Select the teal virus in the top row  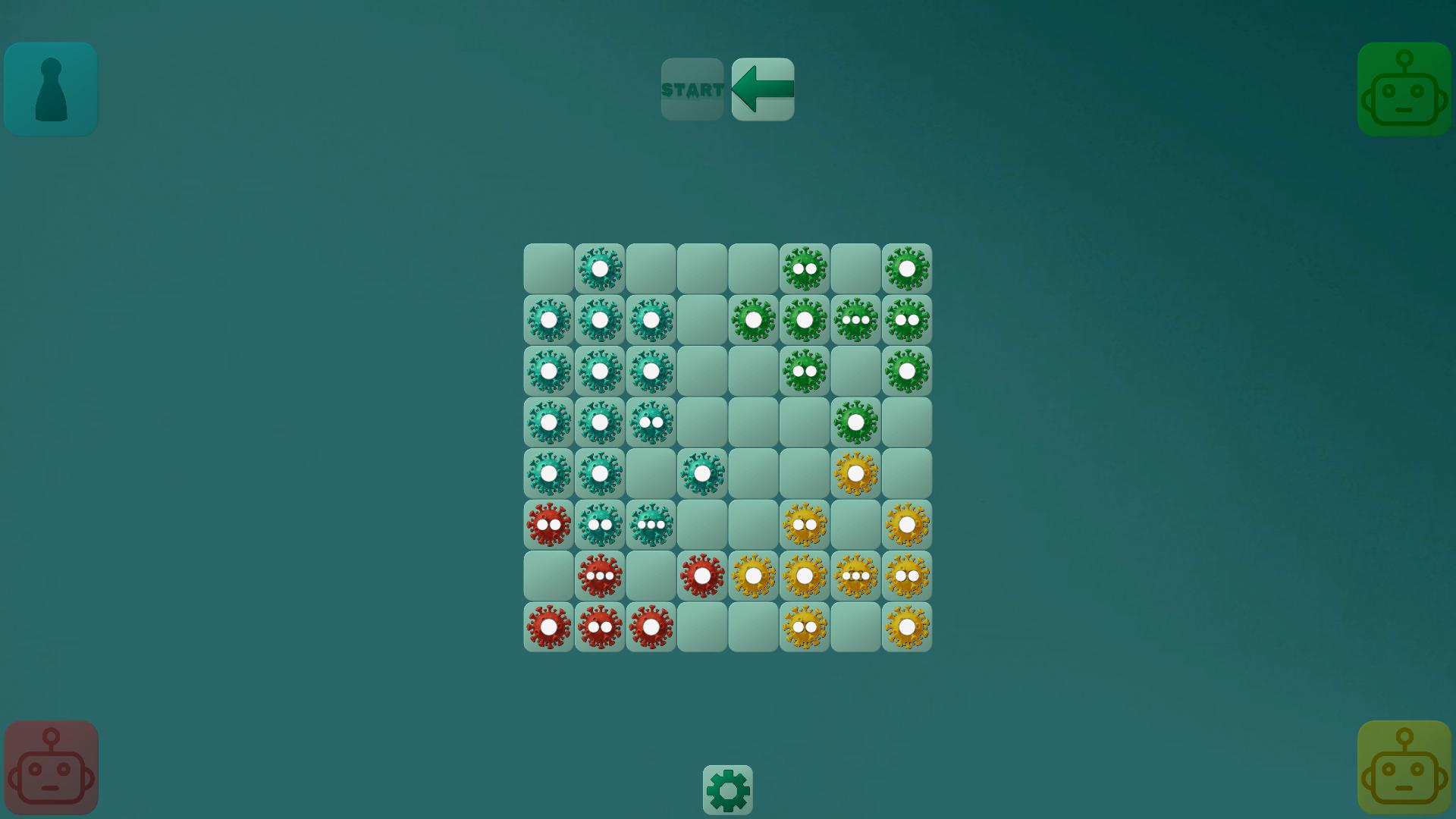[599, 268]
